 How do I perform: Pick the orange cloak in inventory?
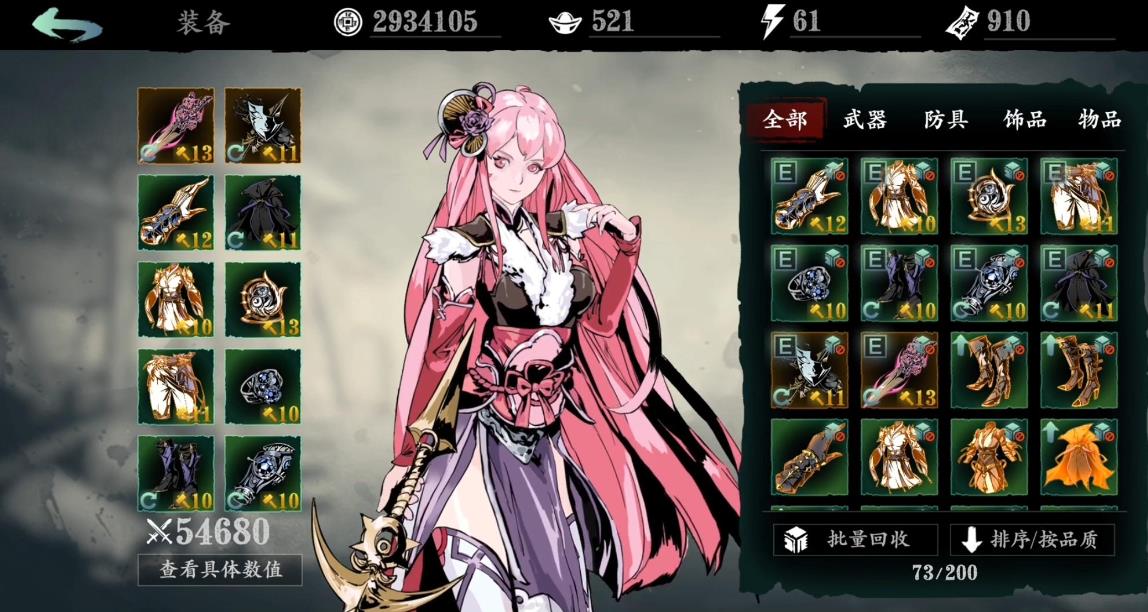pyautogui.click(x=1078, y=457)
